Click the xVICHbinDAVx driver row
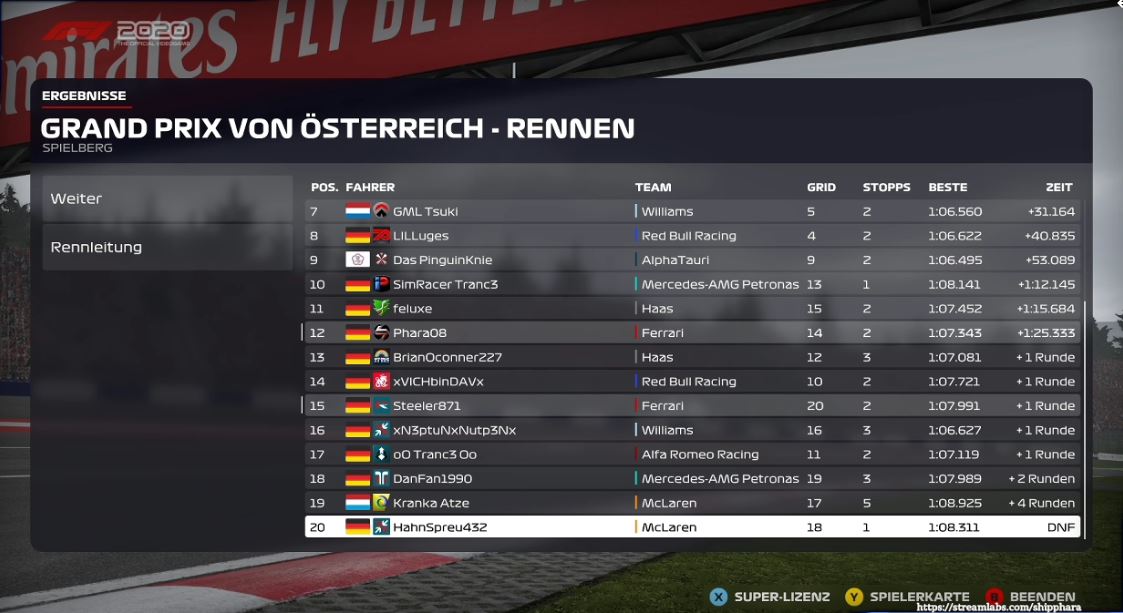 coord(692,381)
